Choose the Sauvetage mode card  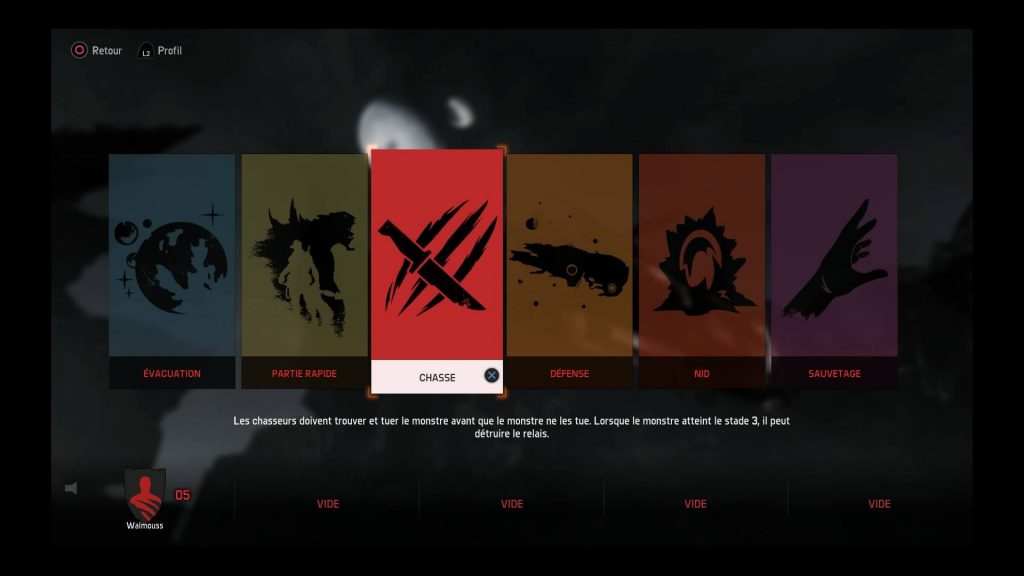(834, 270)
